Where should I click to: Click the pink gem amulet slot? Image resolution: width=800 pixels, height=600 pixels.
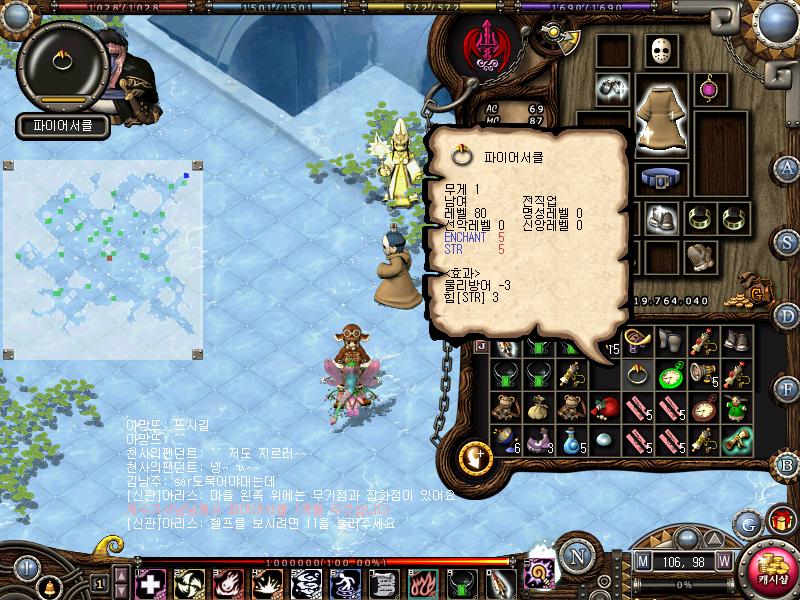(x=712, y=88)
